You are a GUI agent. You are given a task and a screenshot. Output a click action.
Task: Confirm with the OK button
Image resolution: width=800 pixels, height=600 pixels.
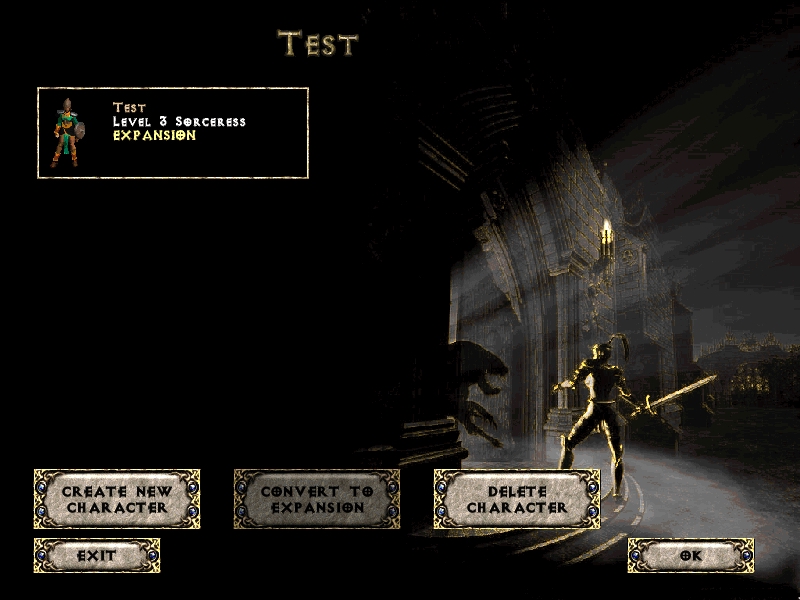691,555
